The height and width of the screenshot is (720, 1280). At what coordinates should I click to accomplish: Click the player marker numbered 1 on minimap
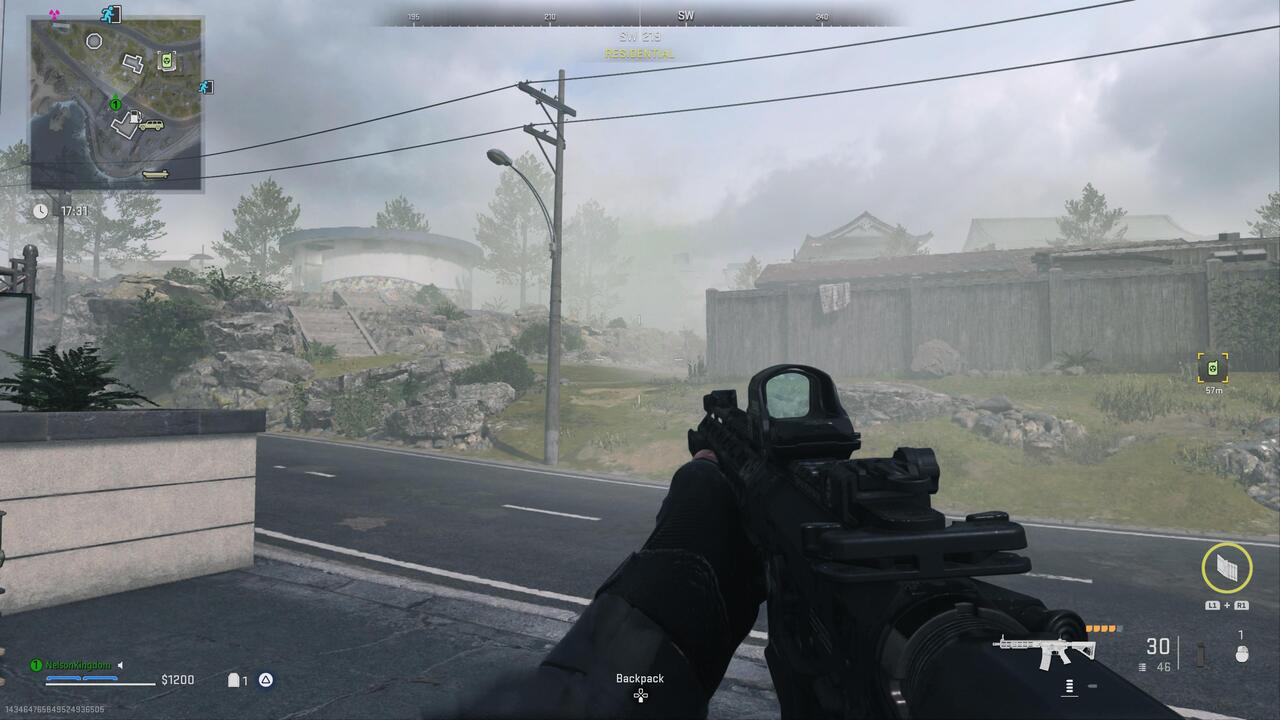pos(116,105)
